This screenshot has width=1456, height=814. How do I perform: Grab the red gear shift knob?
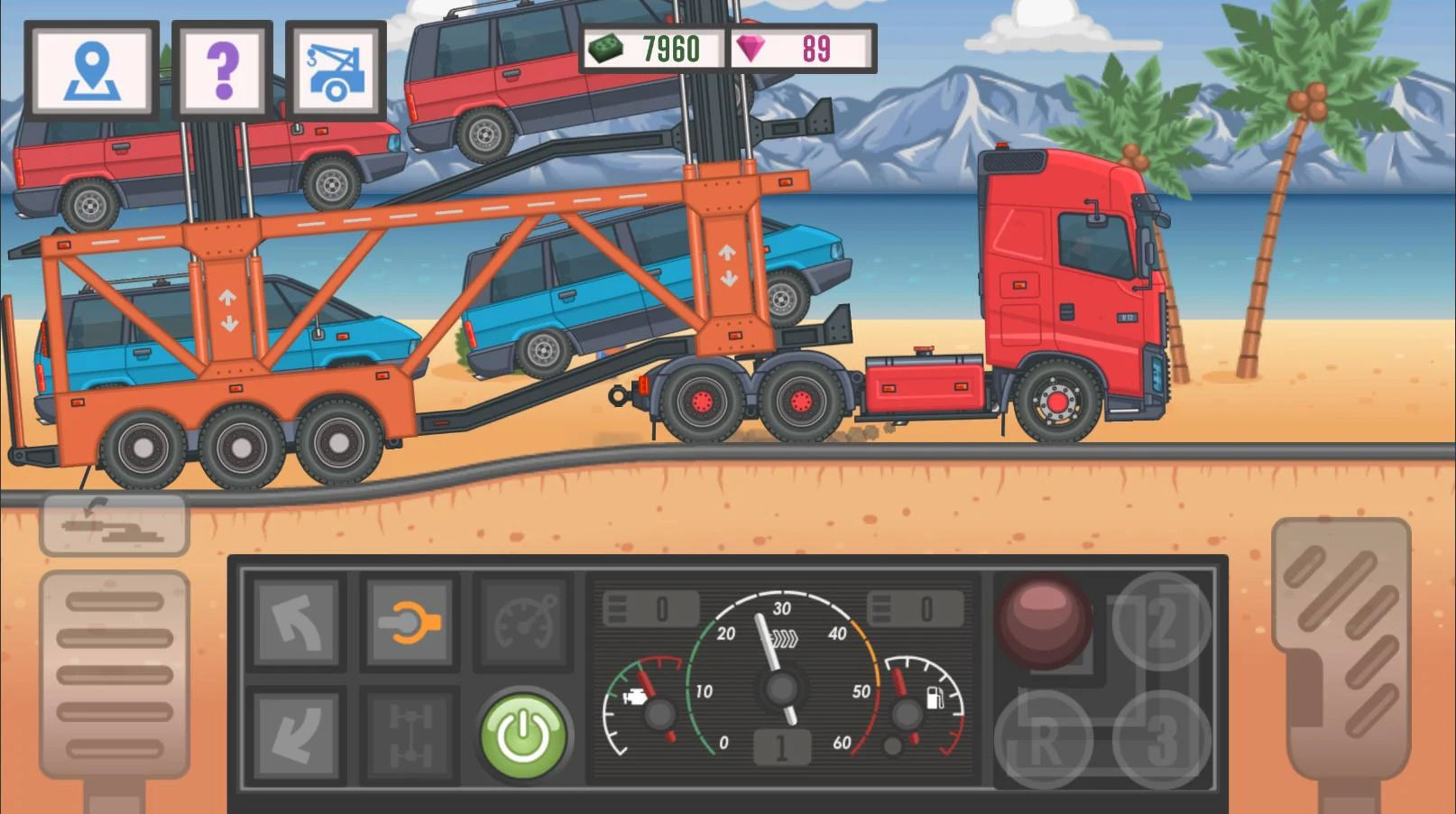point(1044,621)
